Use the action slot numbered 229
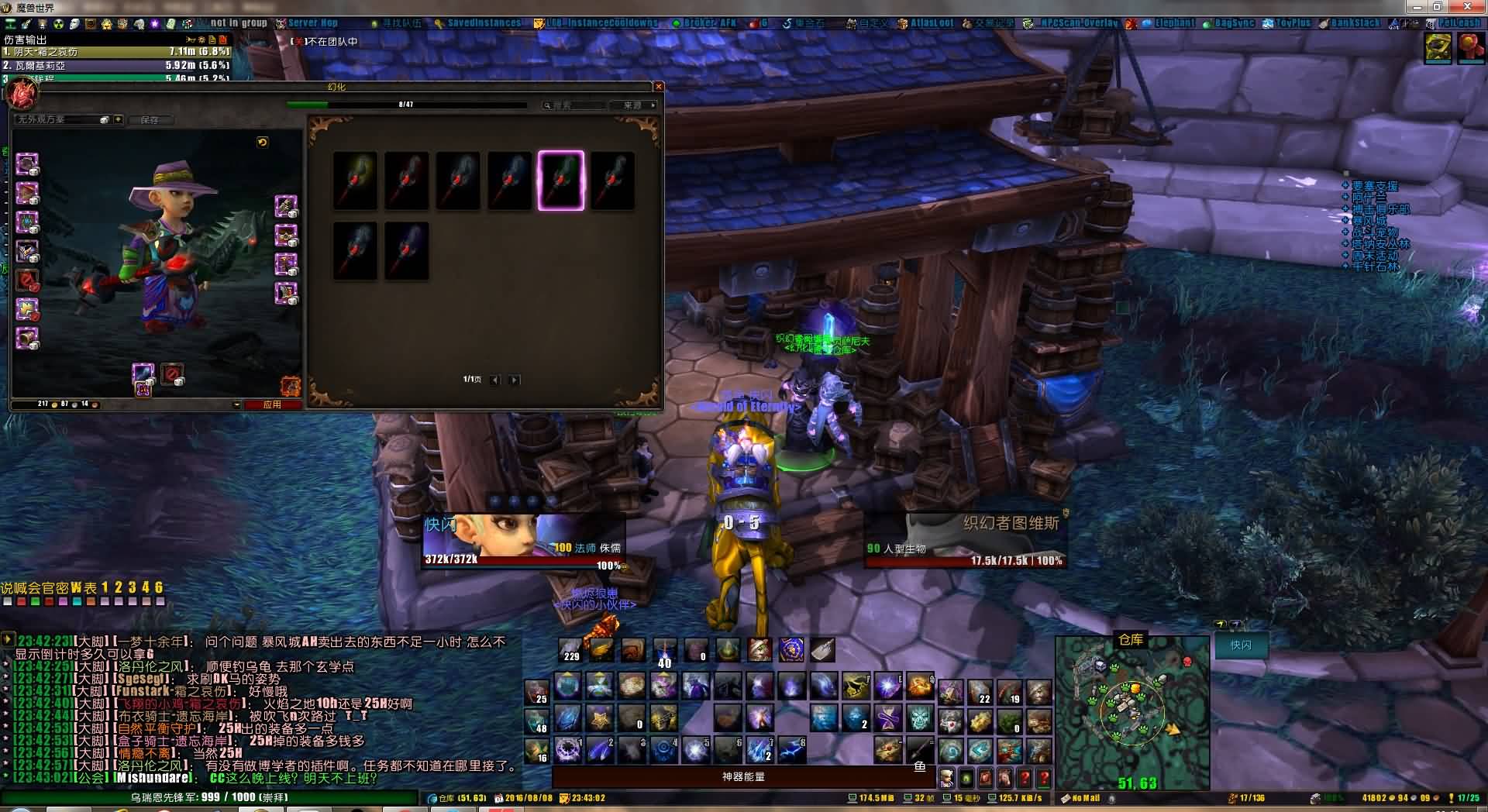 (570, 649)
